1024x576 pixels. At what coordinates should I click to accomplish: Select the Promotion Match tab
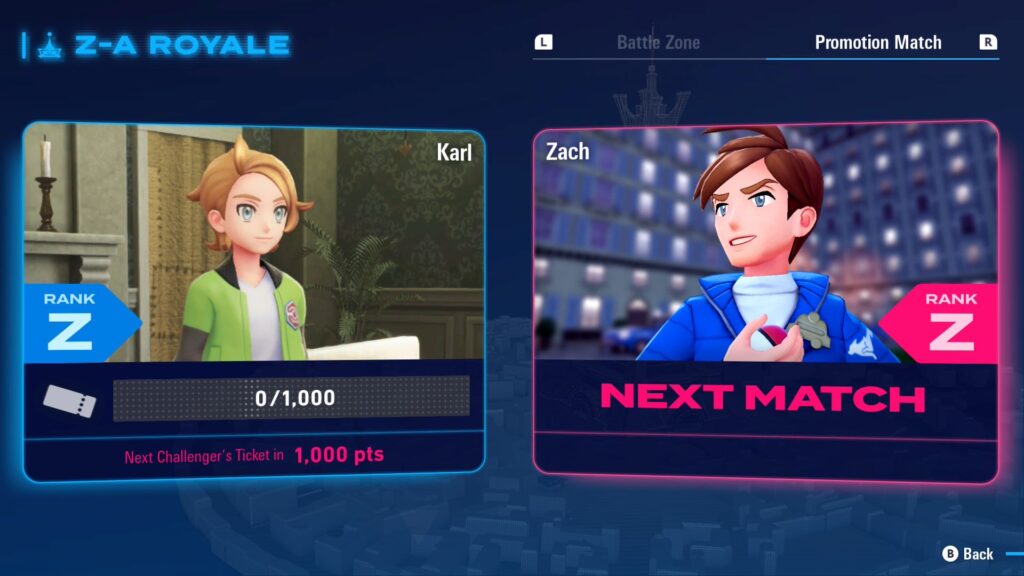click(877, 43)
